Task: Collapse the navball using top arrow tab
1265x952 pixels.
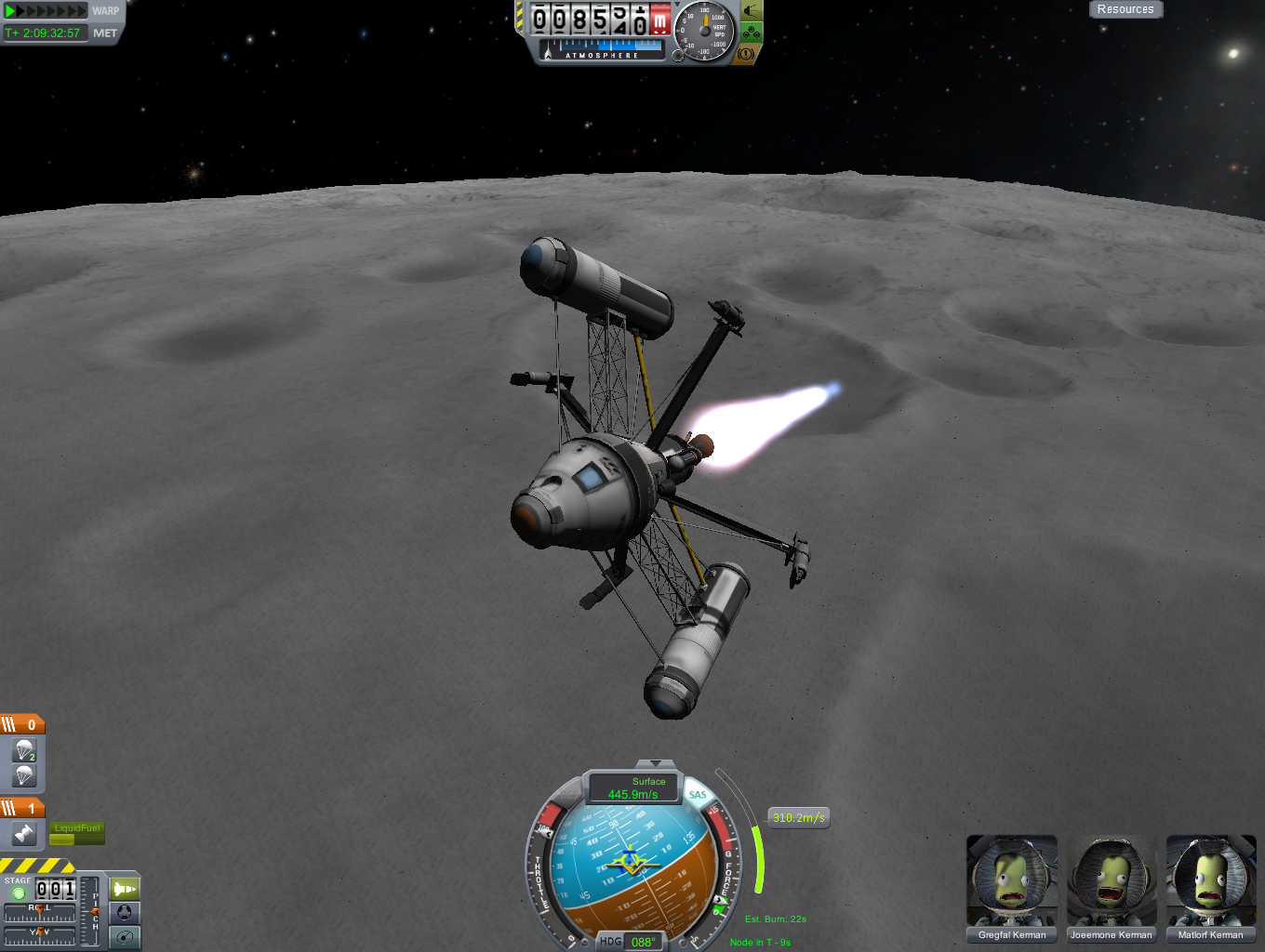Action: [656, 763]
